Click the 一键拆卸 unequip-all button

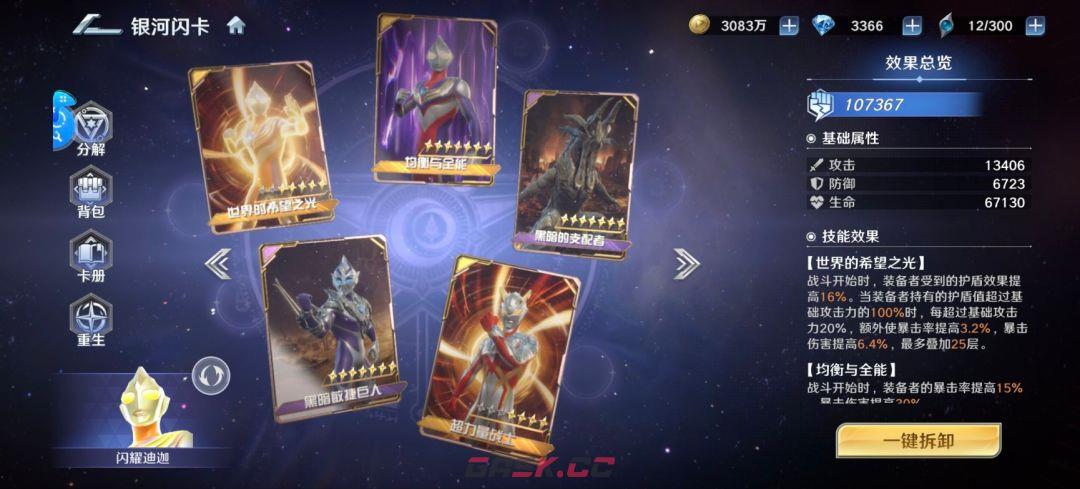pos(918,440)
